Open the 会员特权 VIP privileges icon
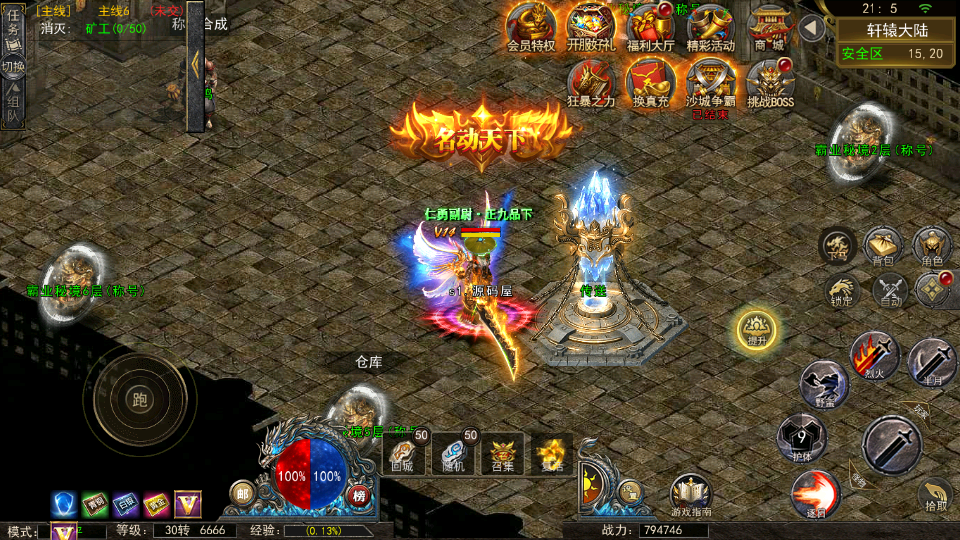Viewport: 960px width, 540px height. (531, 25)
